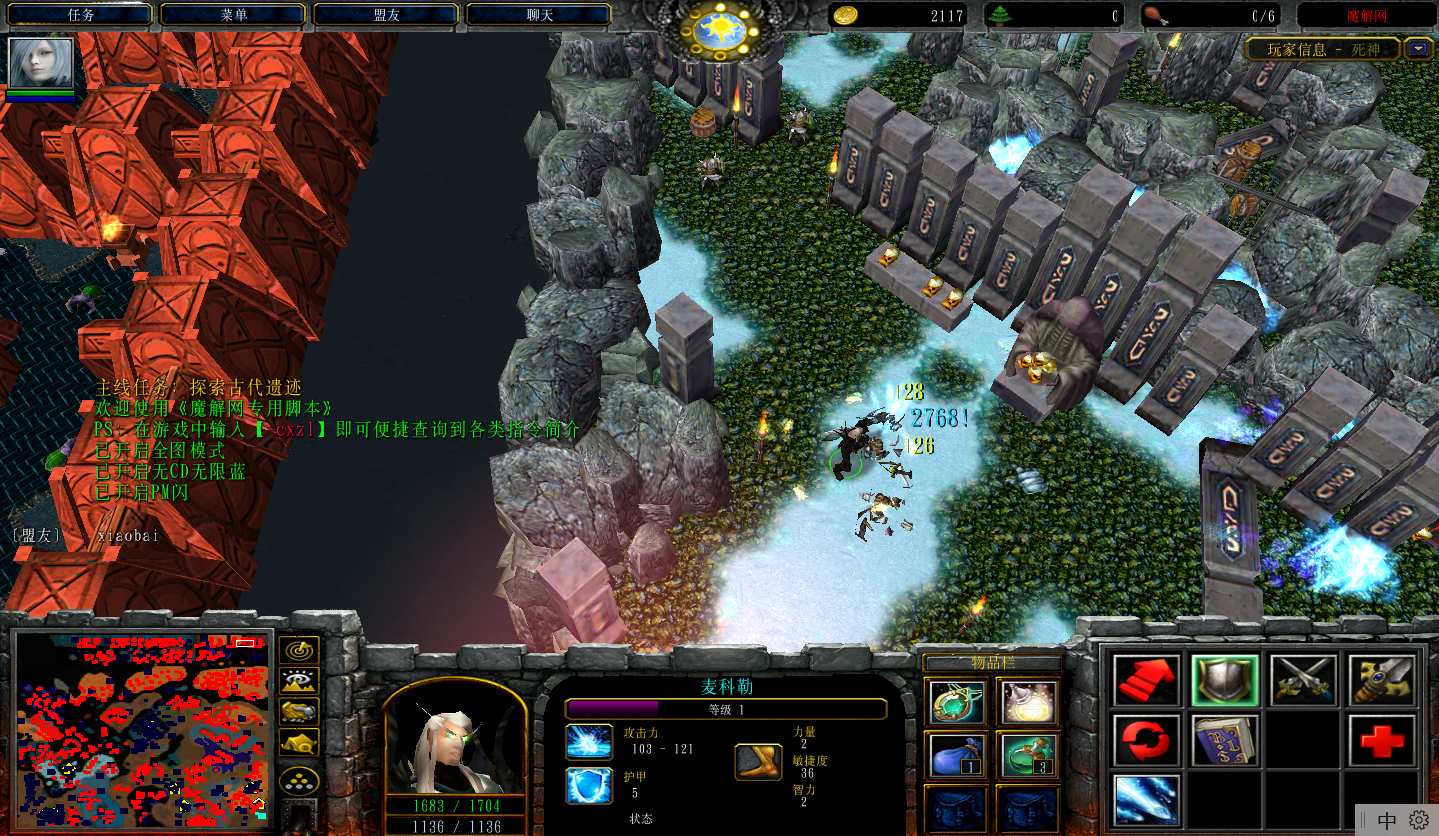Click the hero 3D portrait in the info panel
Viewport: 1439px width, 836px height.
(455, 740)
